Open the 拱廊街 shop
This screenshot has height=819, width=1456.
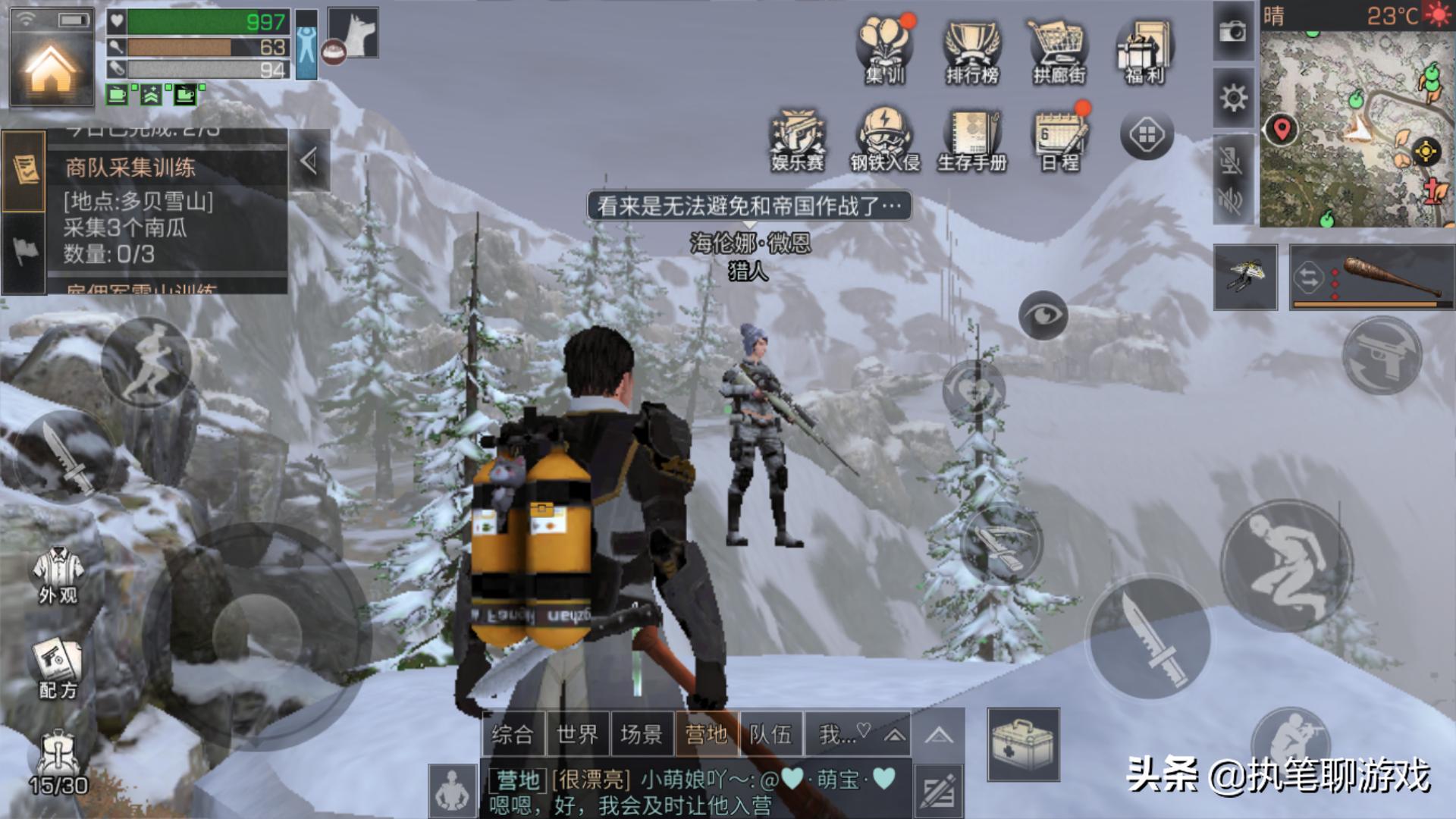(x=1059, y=50)
